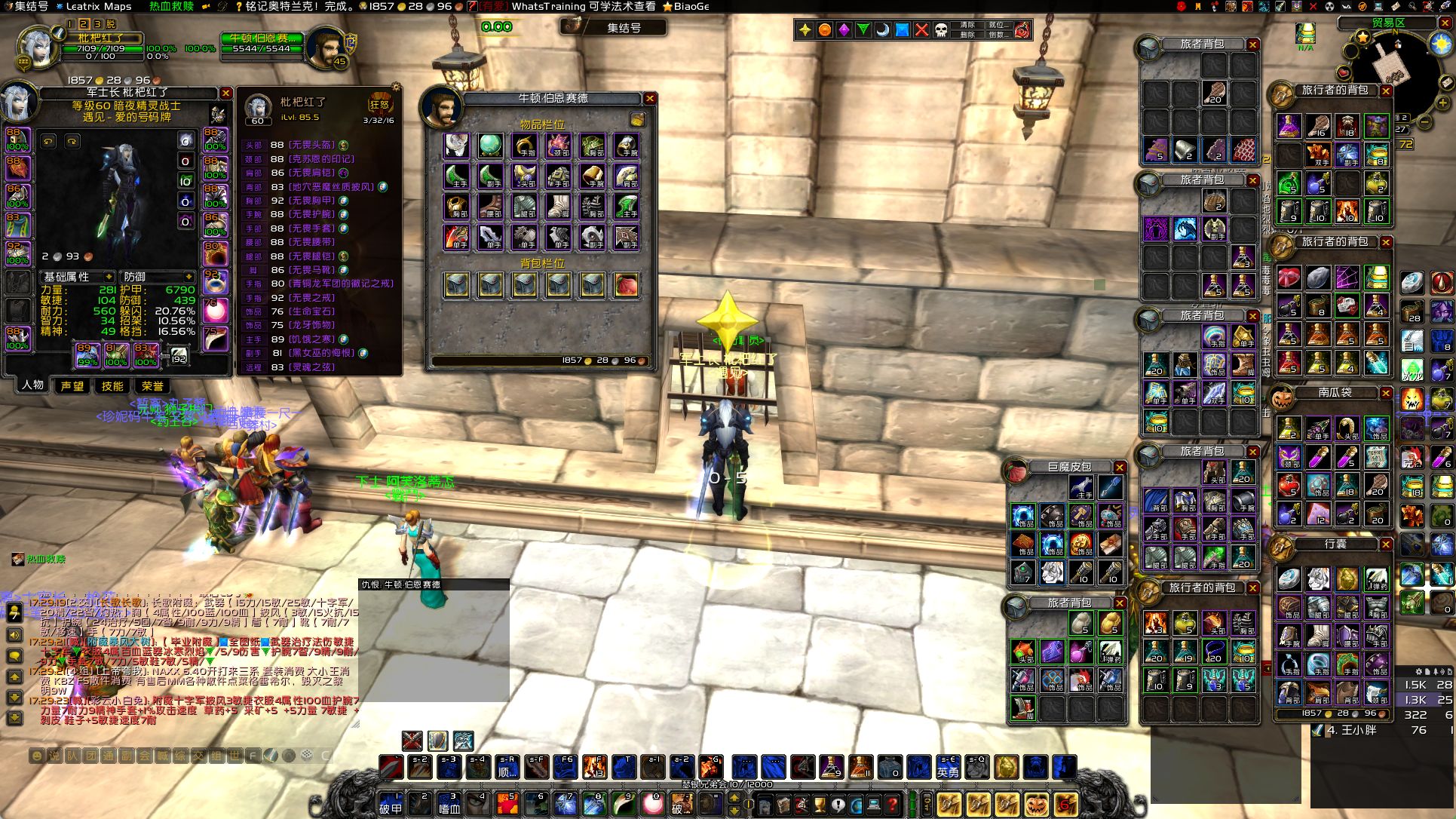Close the 牛顿·伯恩赛德 bank window
This screenshot has width=1456, height=819.
tap(649, 99)
